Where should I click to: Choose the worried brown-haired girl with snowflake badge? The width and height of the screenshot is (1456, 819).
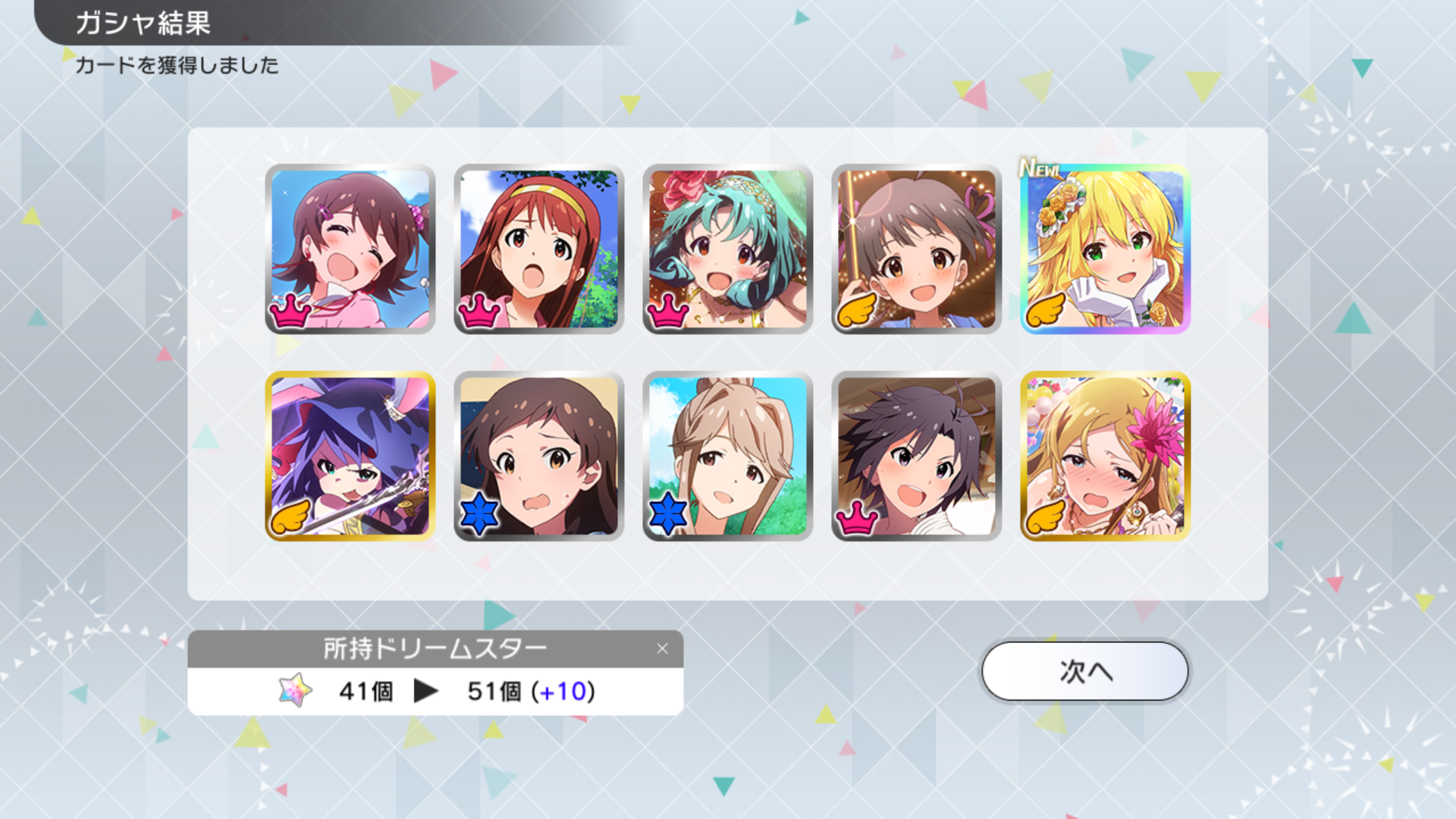[x=538, y=456]
